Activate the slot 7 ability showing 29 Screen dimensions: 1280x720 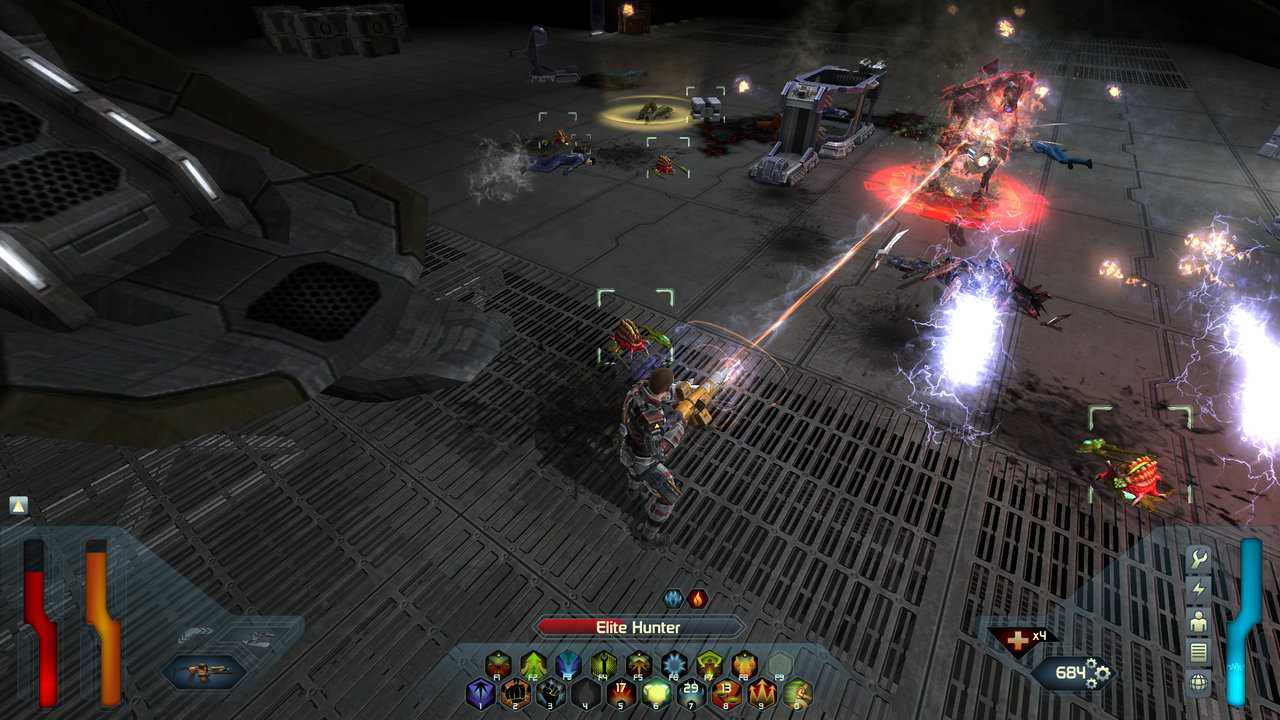[691, 692]
